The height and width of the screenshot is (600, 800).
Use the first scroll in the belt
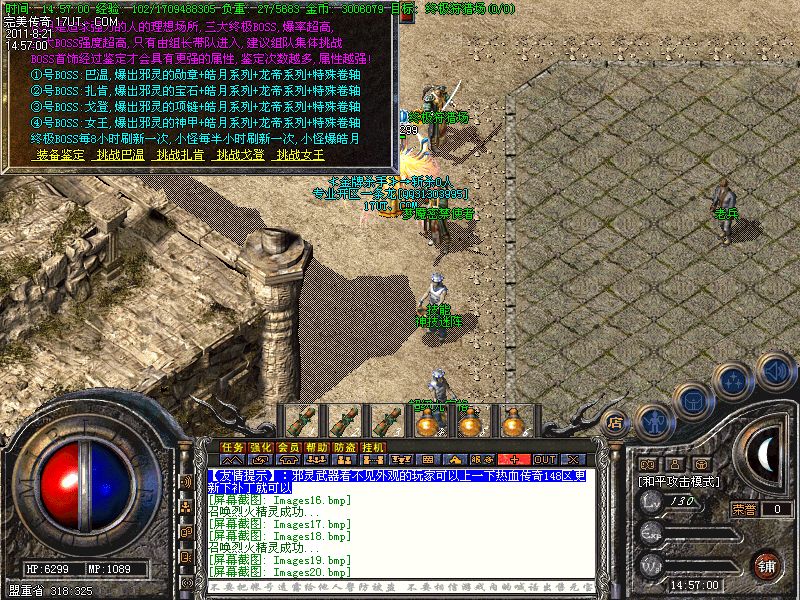(301, 420)
